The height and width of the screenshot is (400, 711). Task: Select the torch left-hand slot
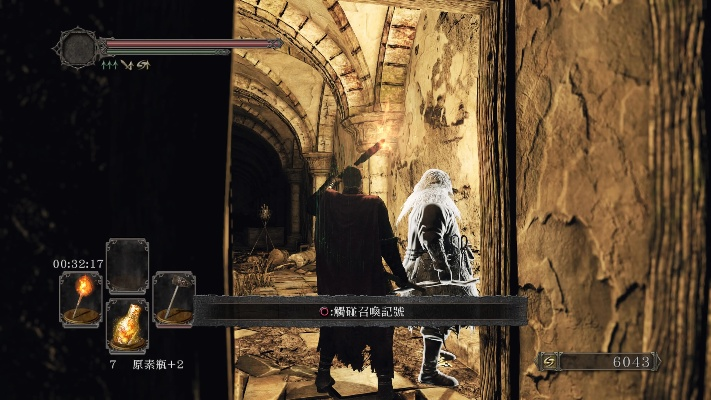(x=80, y=297)
